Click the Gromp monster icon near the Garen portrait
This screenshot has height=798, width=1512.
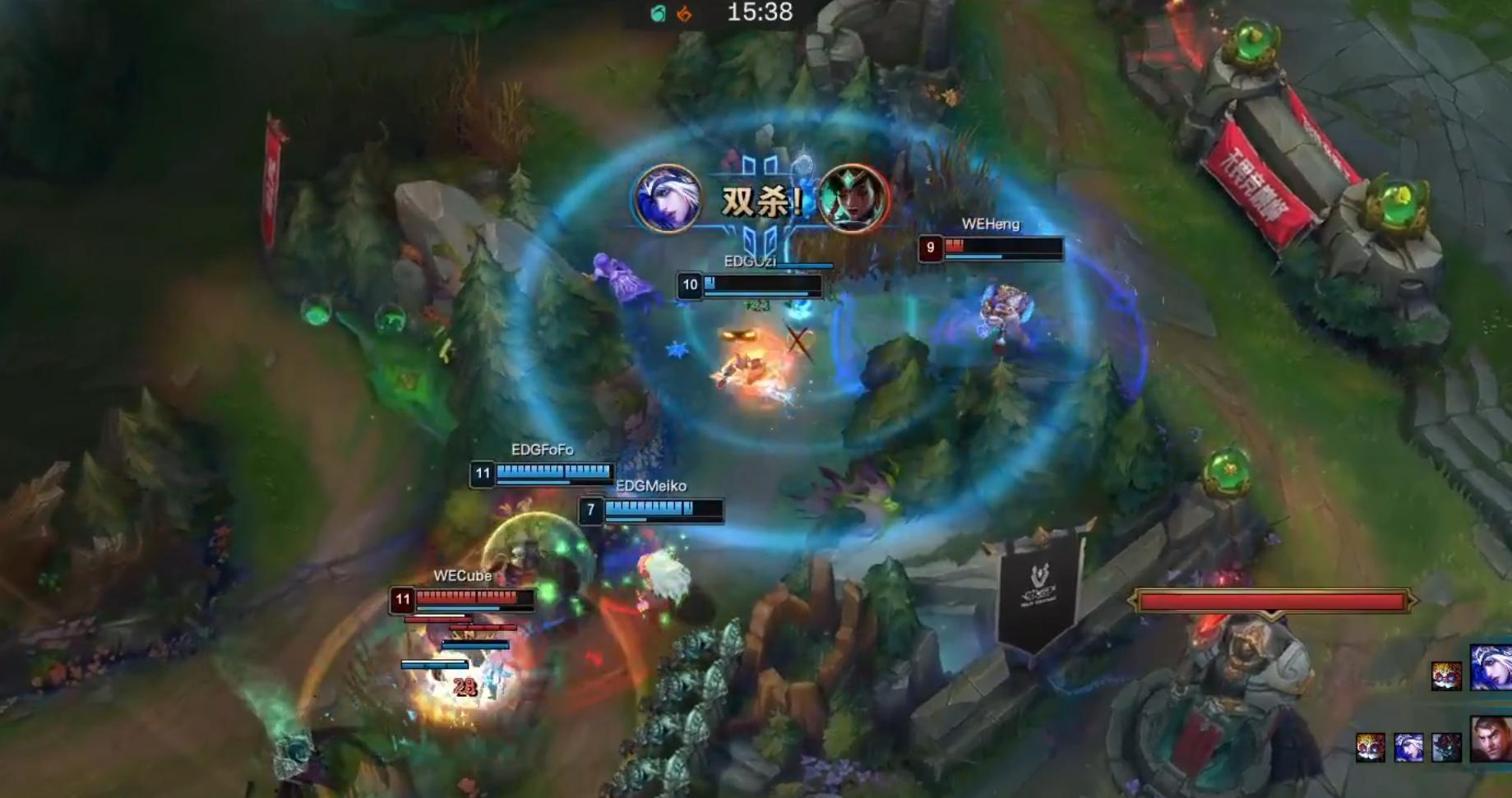[x=1371, y=747]
